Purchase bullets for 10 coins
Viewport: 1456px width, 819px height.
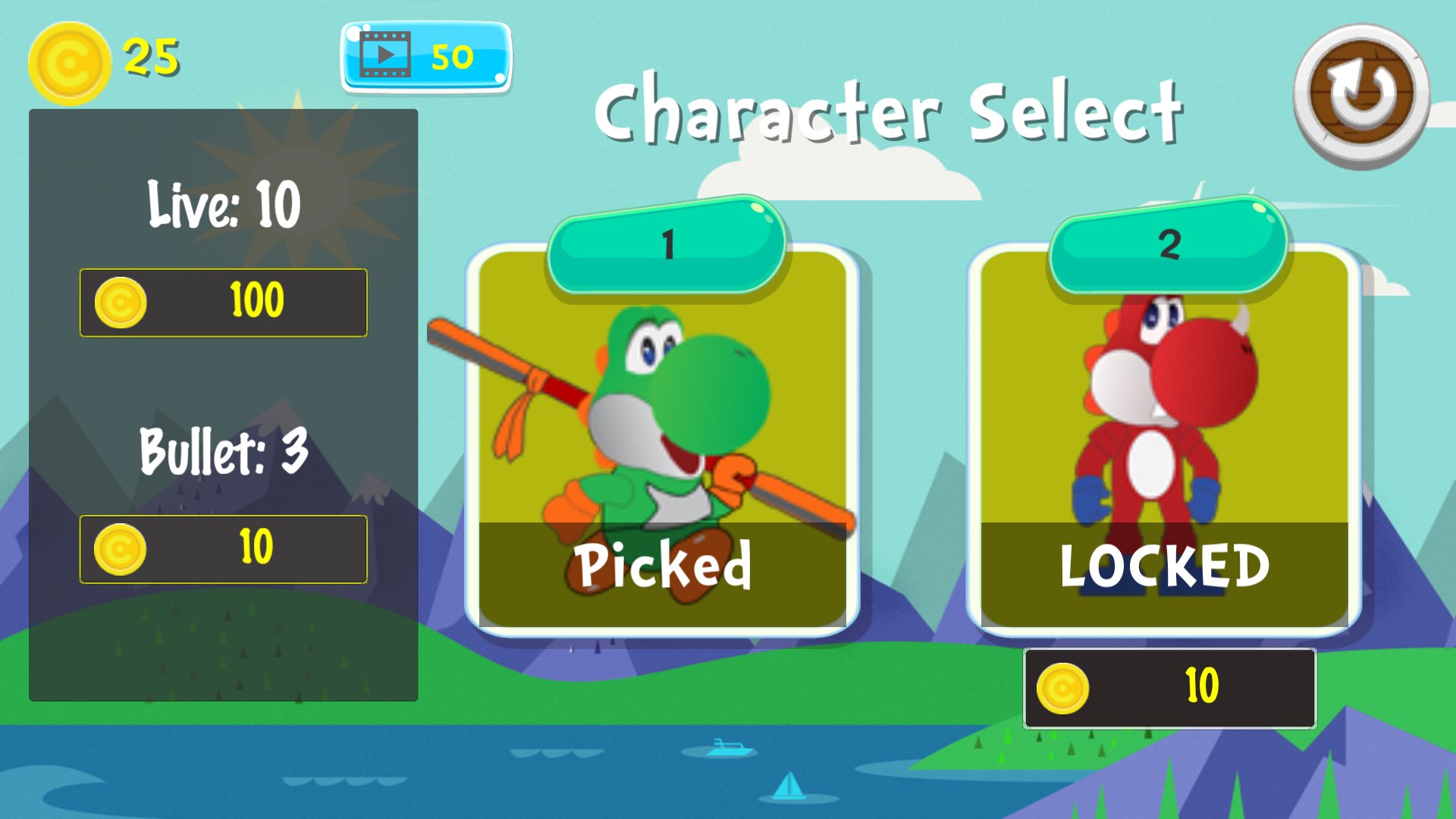pyautogui.click(x=223, y=548)
